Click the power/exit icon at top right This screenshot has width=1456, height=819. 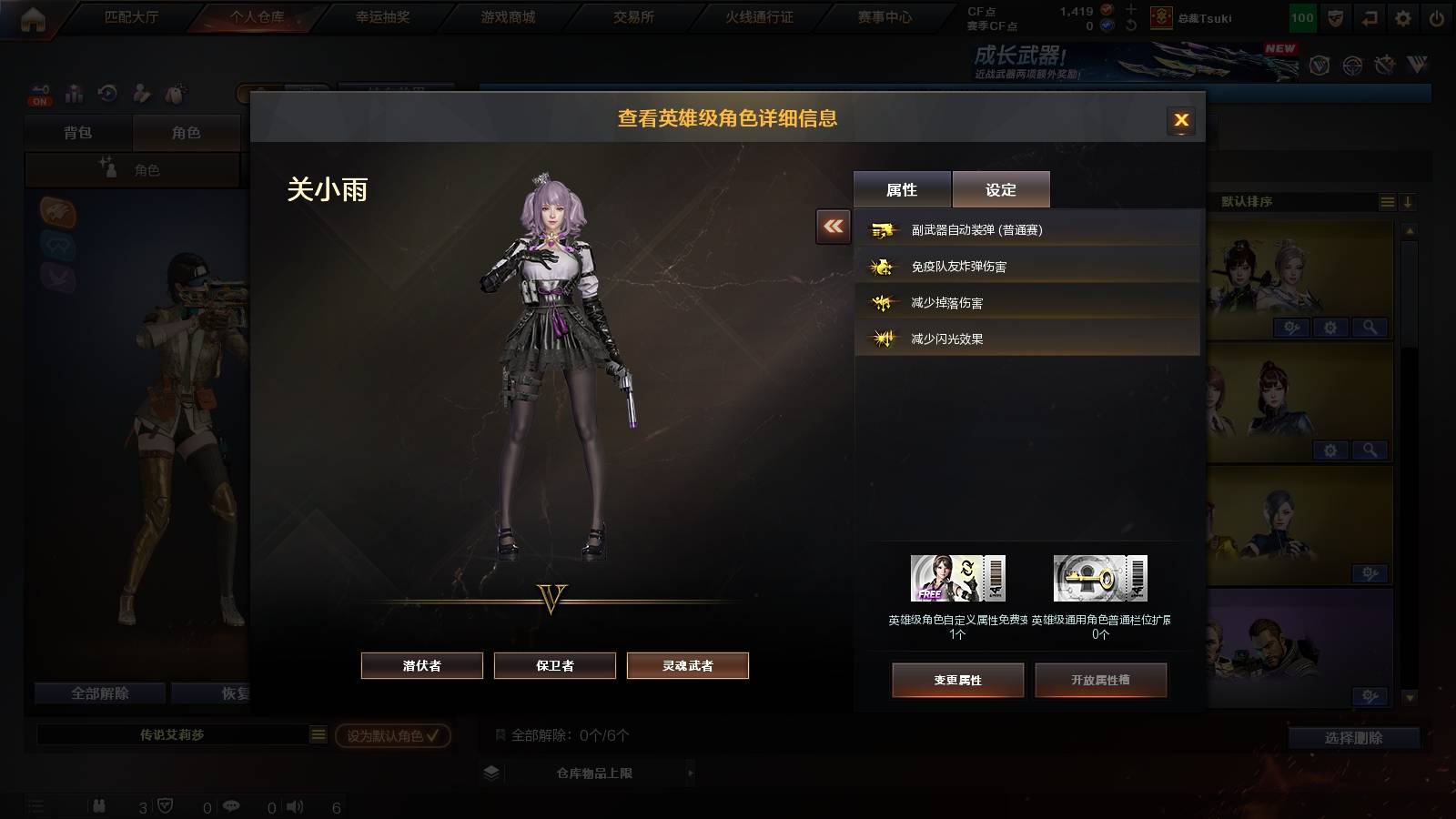(x=1435, y=15)
